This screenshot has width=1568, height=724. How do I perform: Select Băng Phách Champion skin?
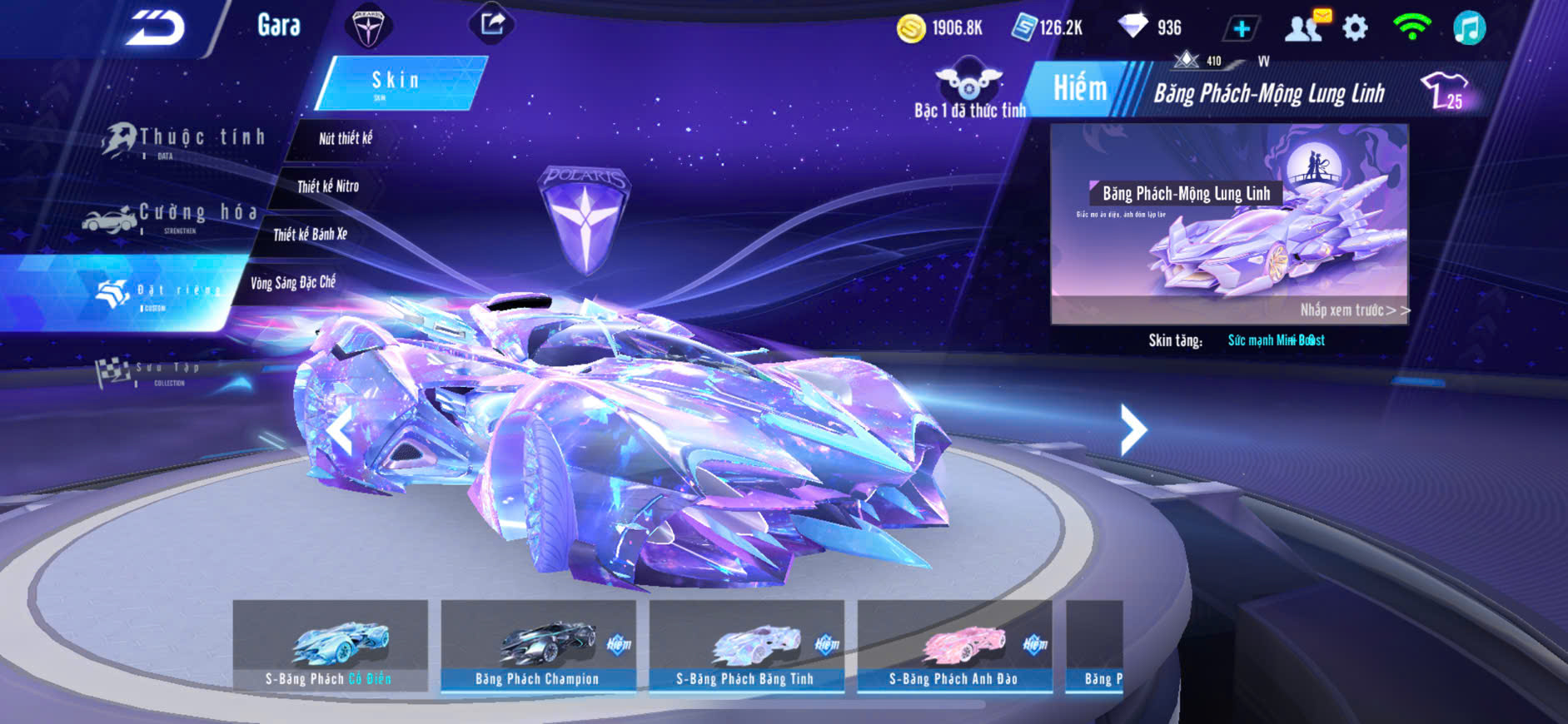(x=538, y=647)
